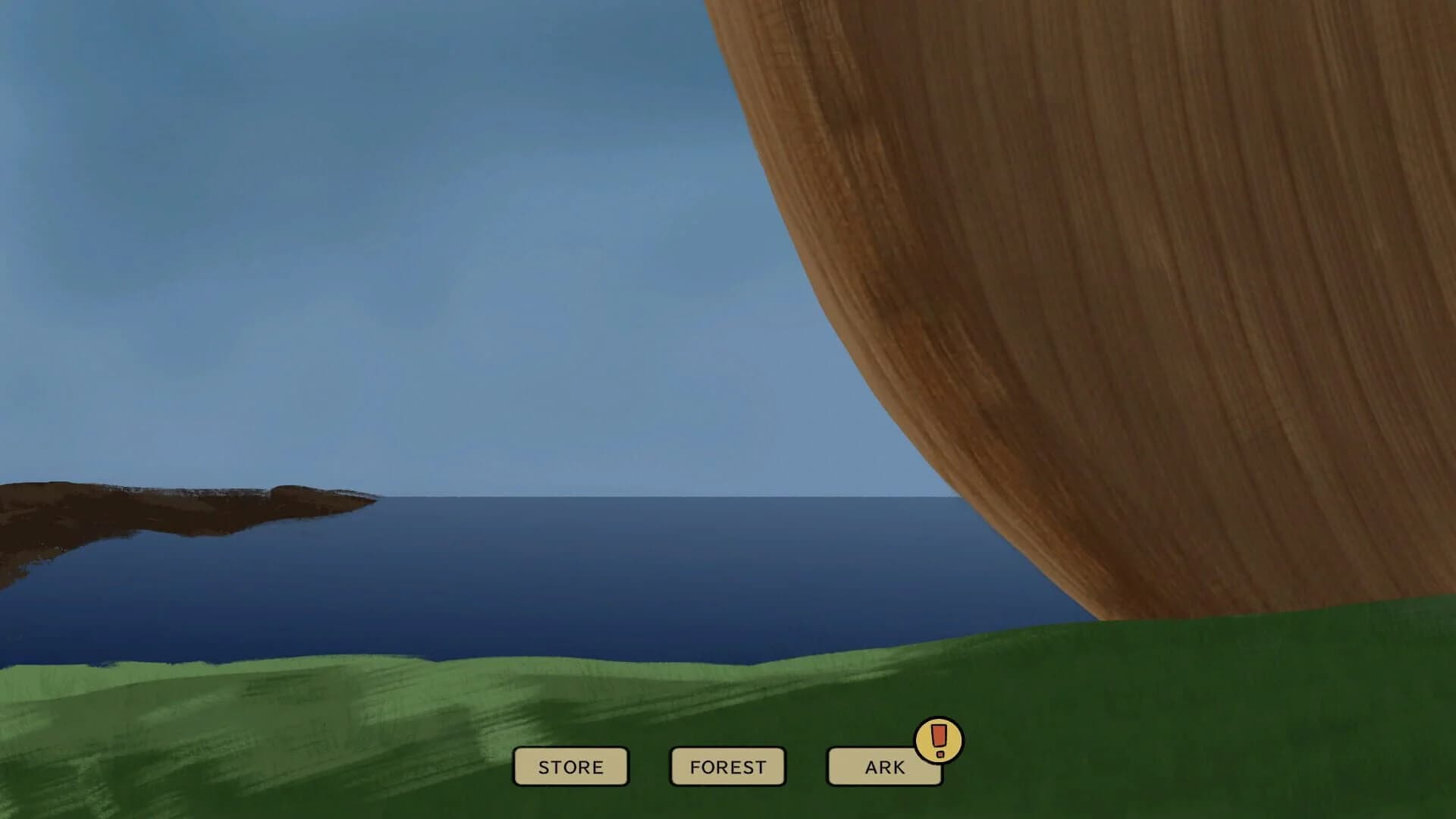This screenshot has height=819, width=1456.
Task: Switch to the STORE tab
Action: pos(570,766)
